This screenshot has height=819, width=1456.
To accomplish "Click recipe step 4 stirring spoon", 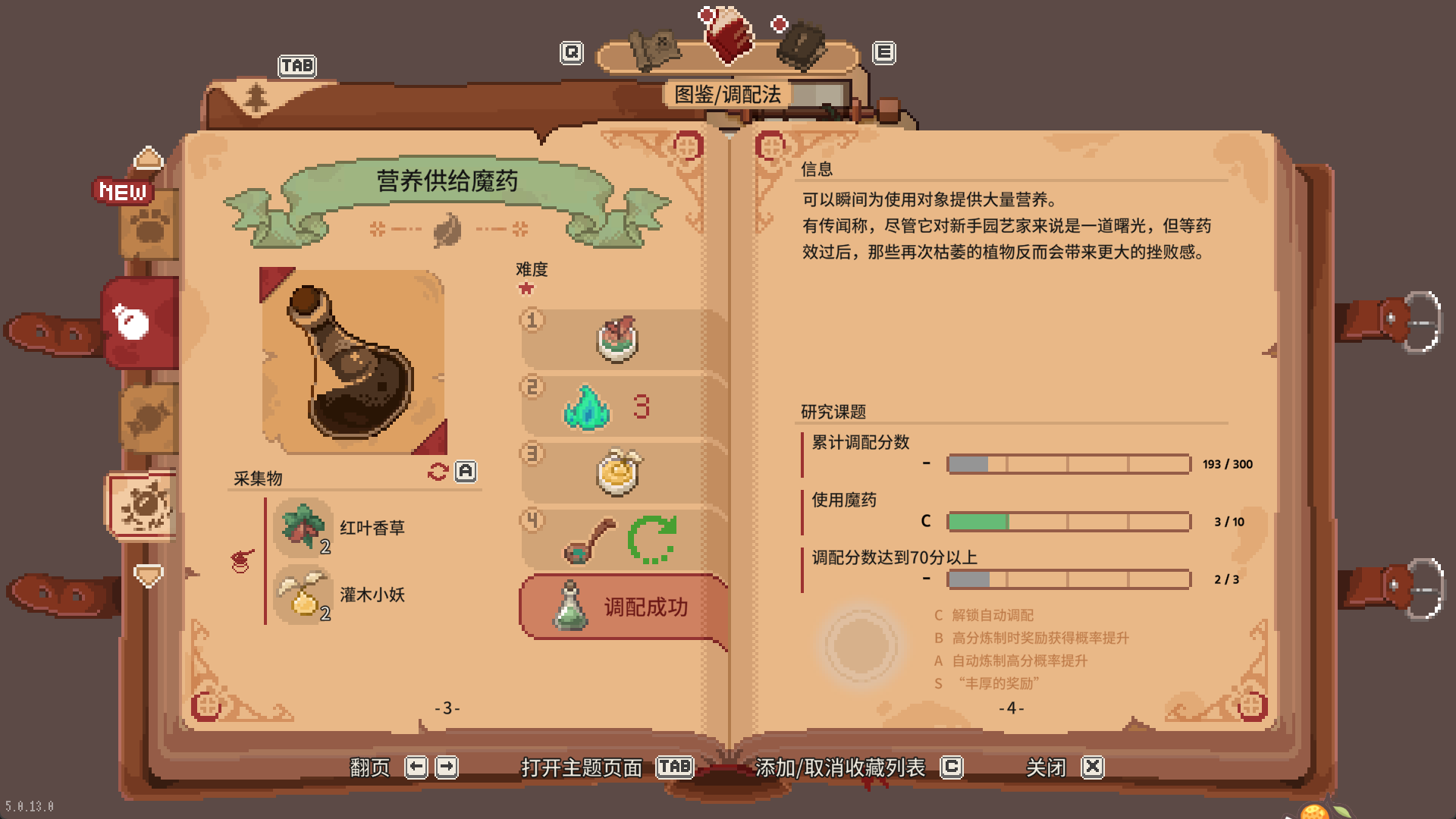I will (589, 540).
